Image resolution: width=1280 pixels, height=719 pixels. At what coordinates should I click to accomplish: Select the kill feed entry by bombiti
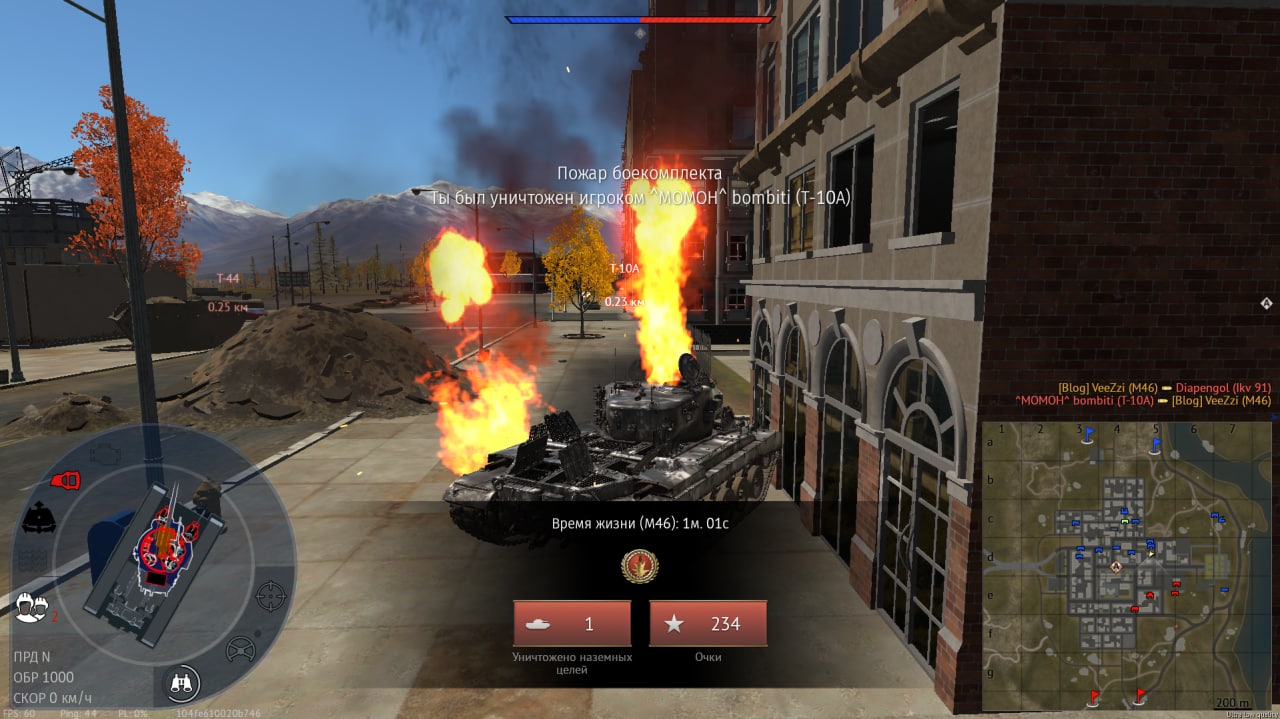tap(1142, 401)
